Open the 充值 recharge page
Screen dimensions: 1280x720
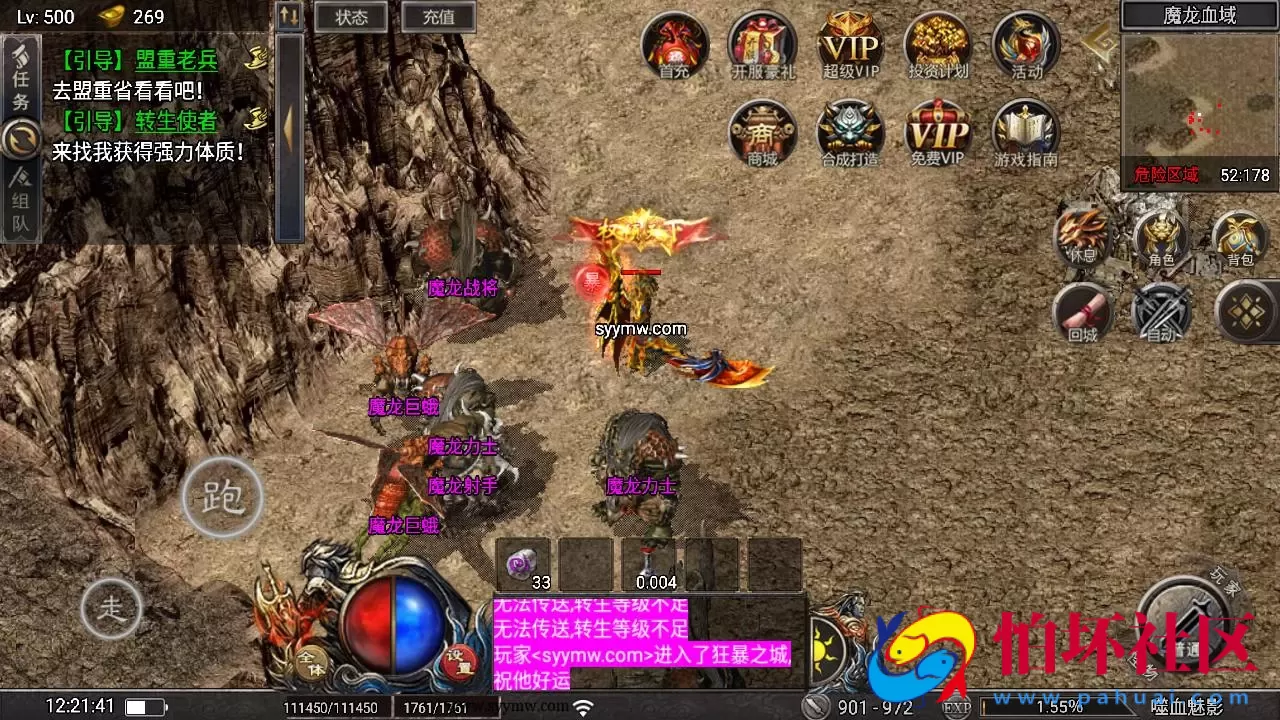(x=437, y=16)
